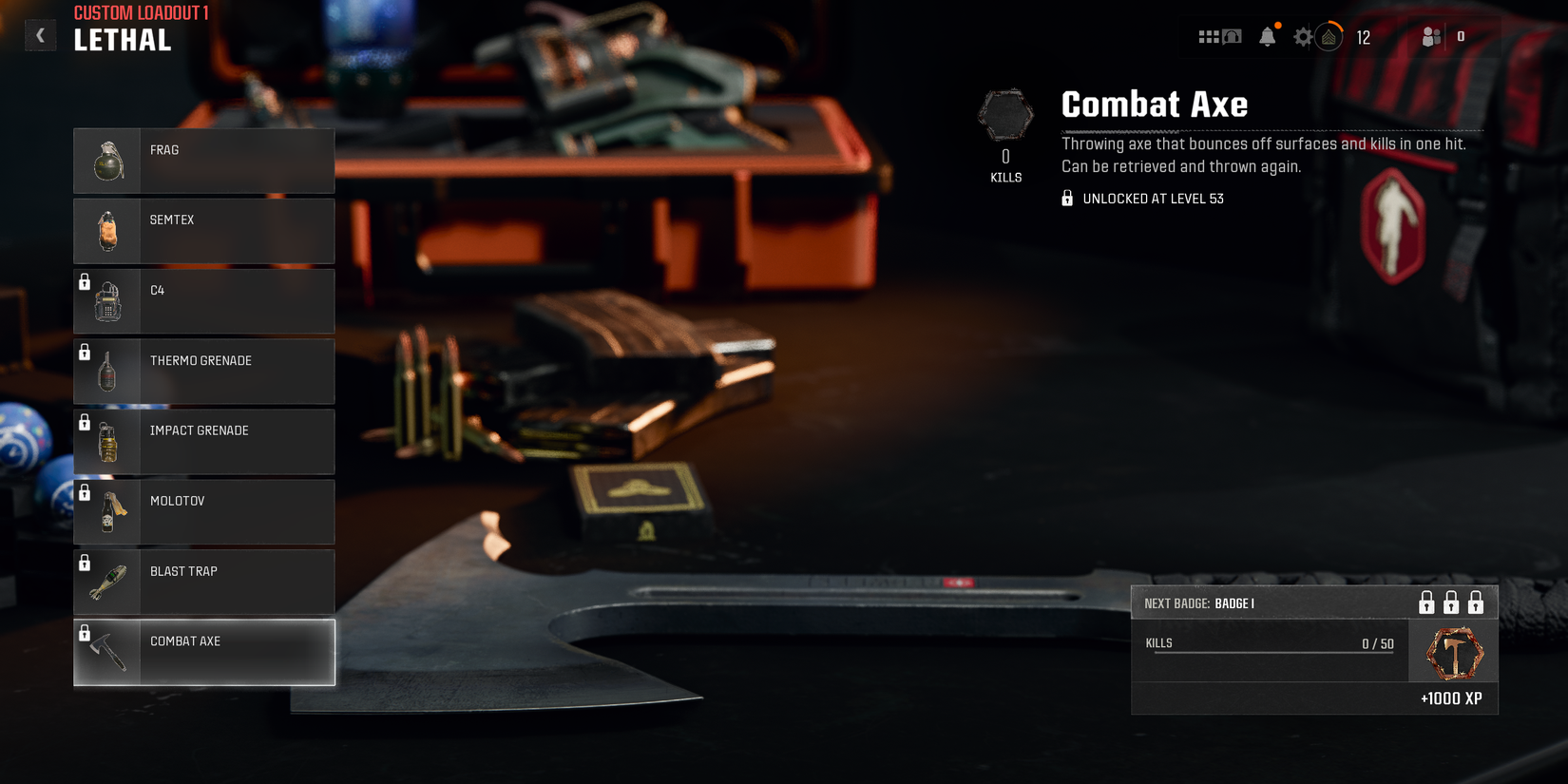Click the back chevron arrow top left

pyautogui.click(x=40, y=34)
